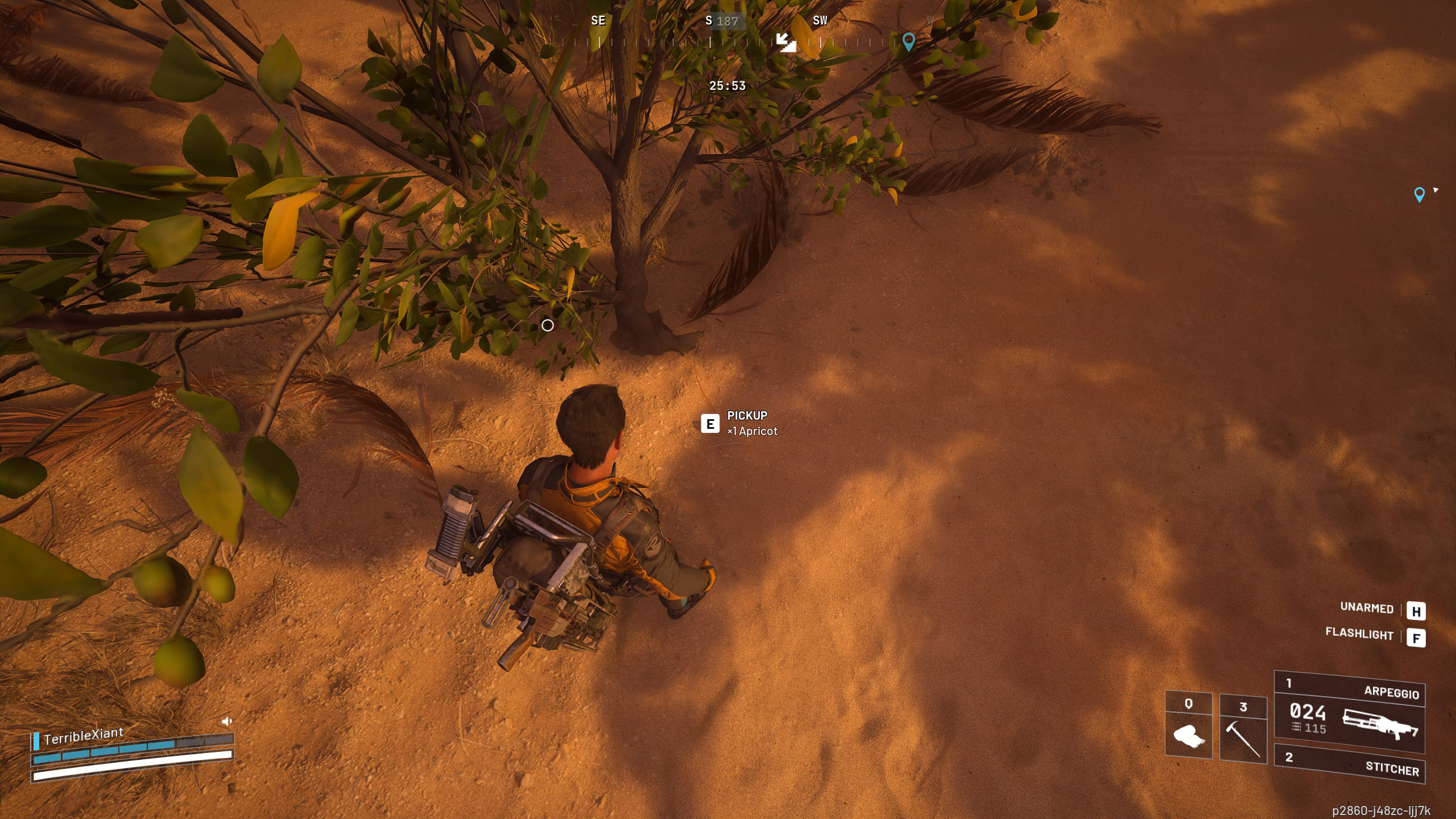Choose the Q quick-use item slot
This screenshot has width=1456, height=819.
[x=1188, y=726]
